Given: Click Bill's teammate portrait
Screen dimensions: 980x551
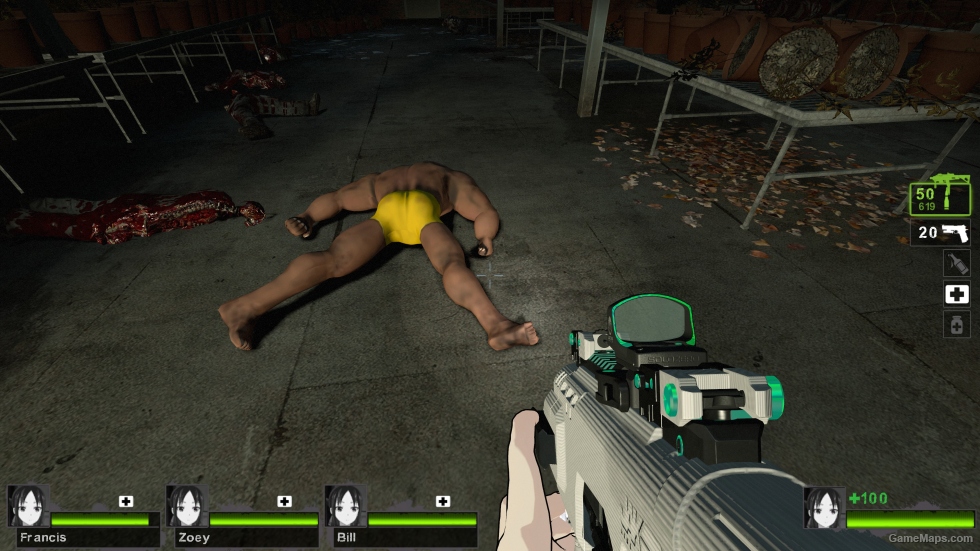Looking at the screenshot, I should (x=345, y=506).
